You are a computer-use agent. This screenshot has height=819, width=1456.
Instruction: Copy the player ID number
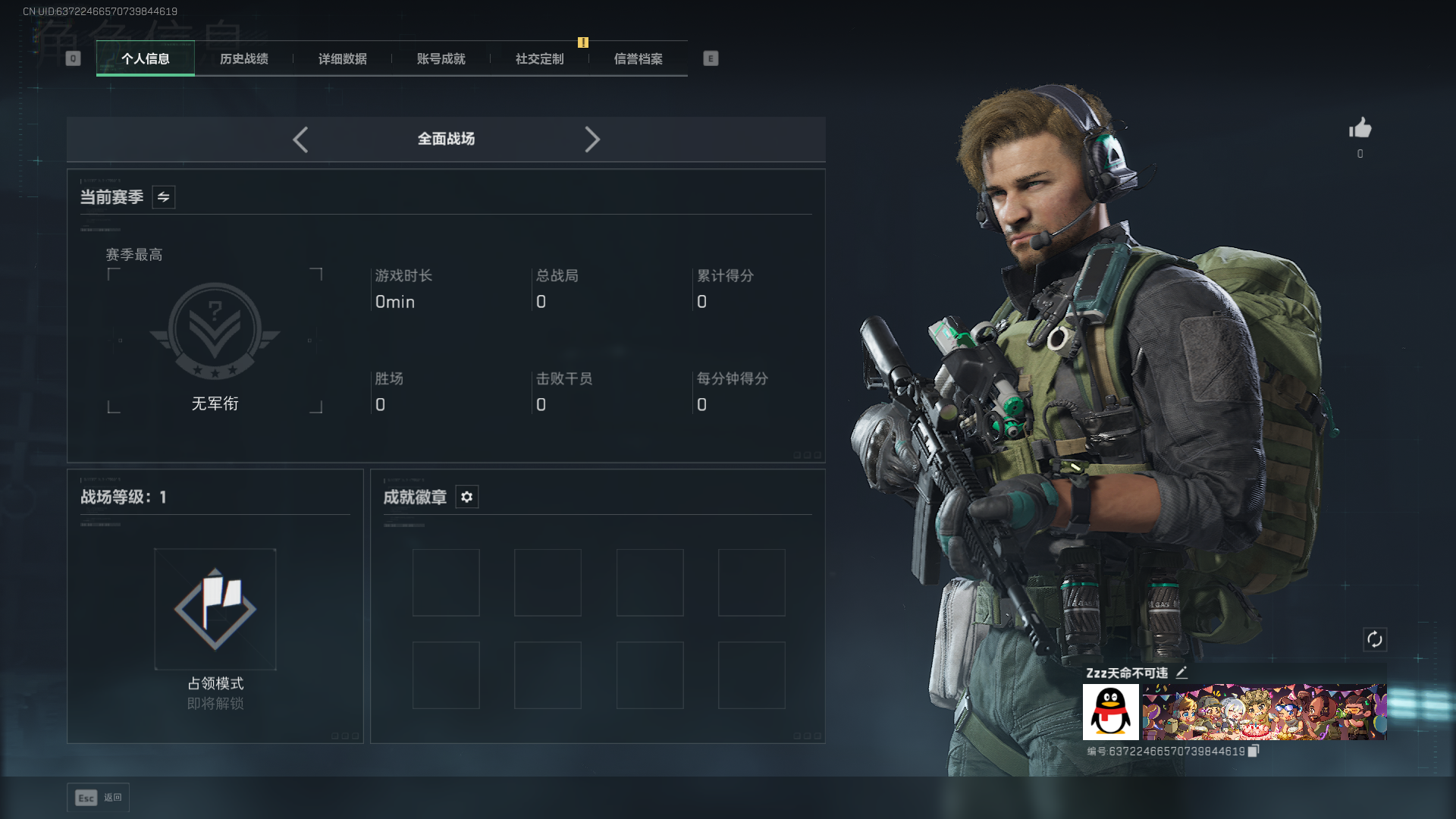click(1254, 751)
